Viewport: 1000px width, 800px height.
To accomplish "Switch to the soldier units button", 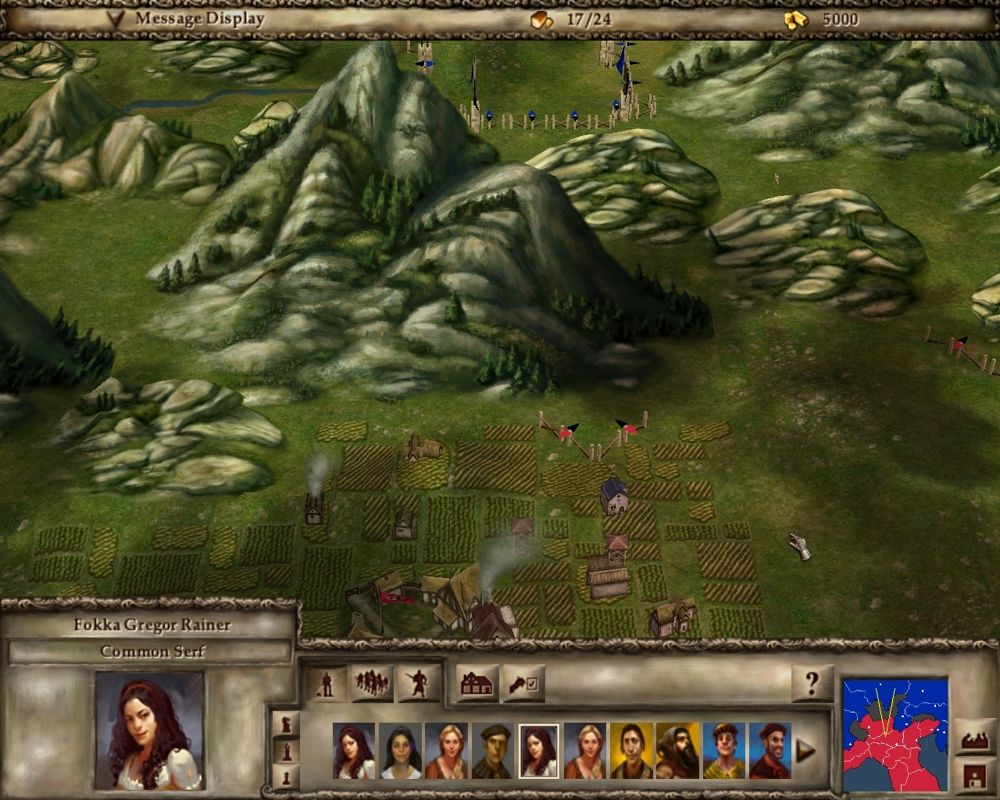I will coord(418,684).
